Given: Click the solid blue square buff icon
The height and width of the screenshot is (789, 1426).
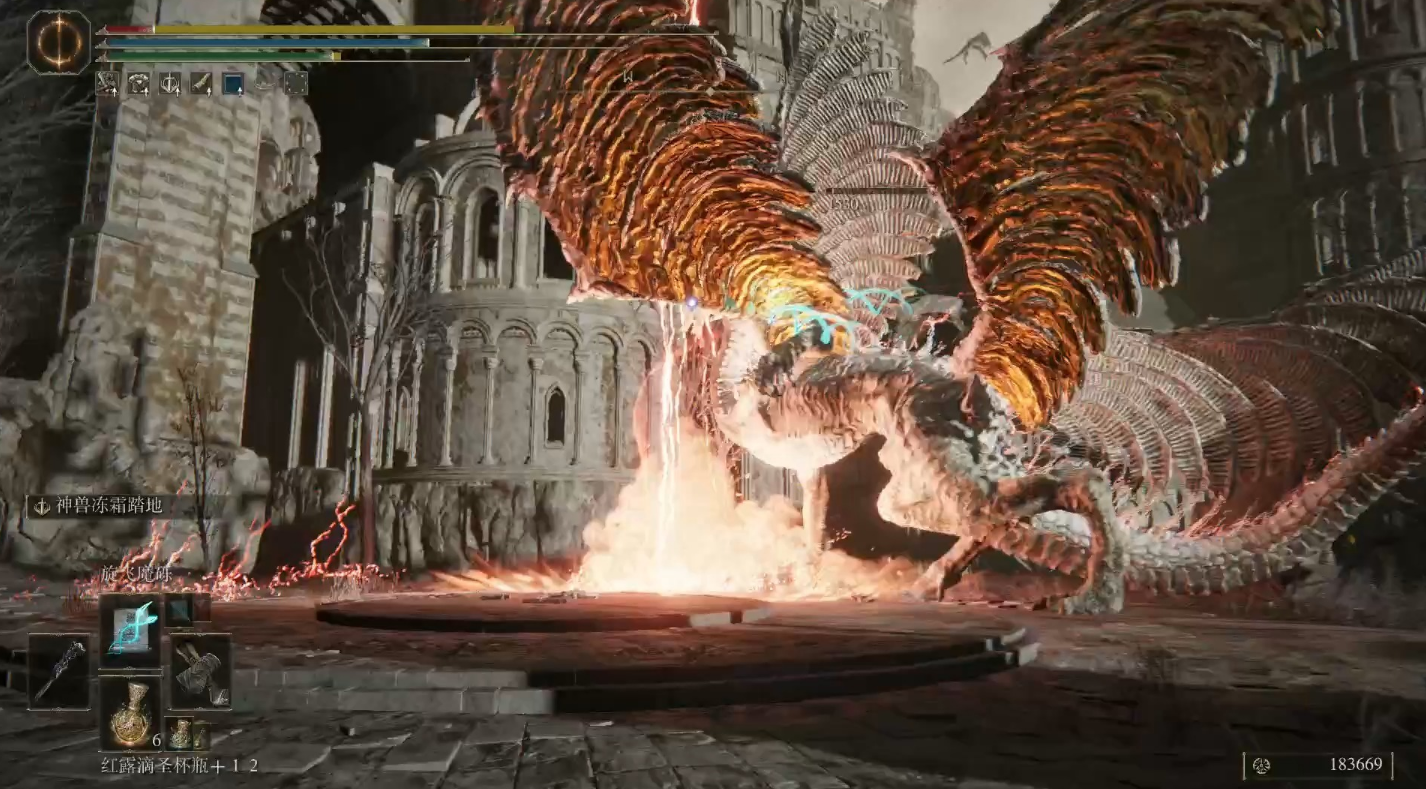Looking at the screenshot, I should point(233,83).
